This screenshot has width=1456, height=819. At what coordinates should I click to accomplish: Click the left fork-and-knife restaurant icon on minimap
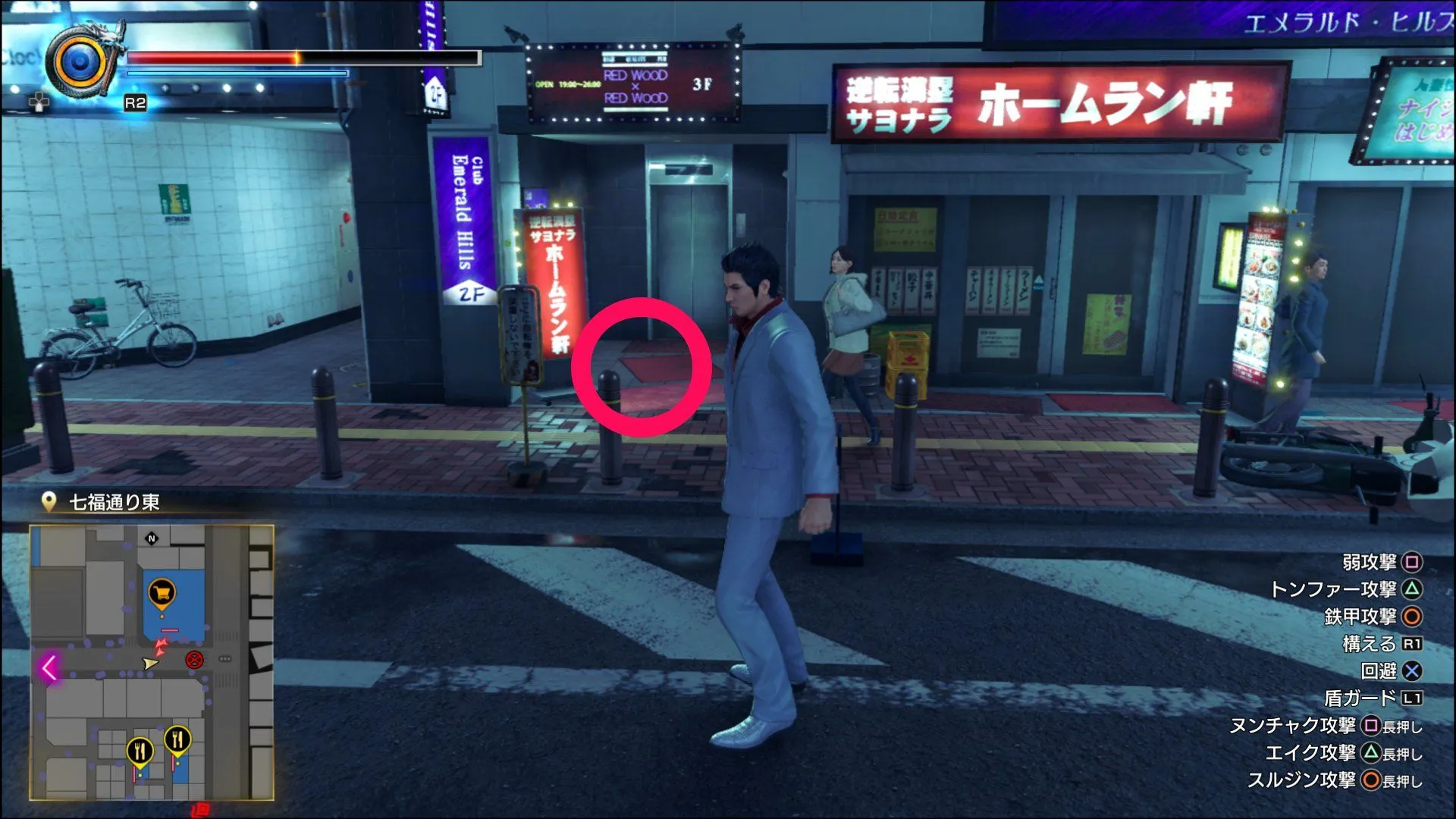140,751
